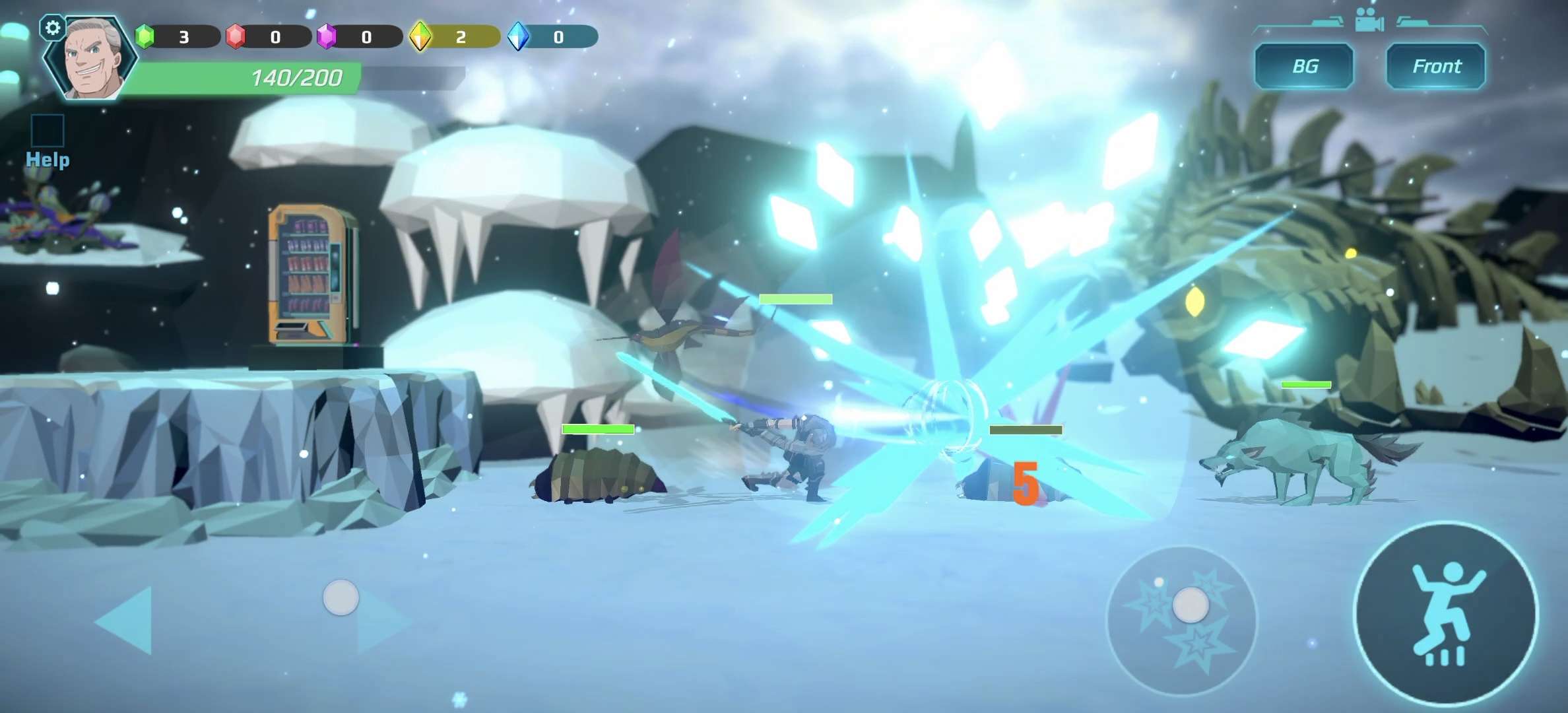Switch camera to Front view
This screenshot has height=713, width=1568.
(x=1436, y=66)
